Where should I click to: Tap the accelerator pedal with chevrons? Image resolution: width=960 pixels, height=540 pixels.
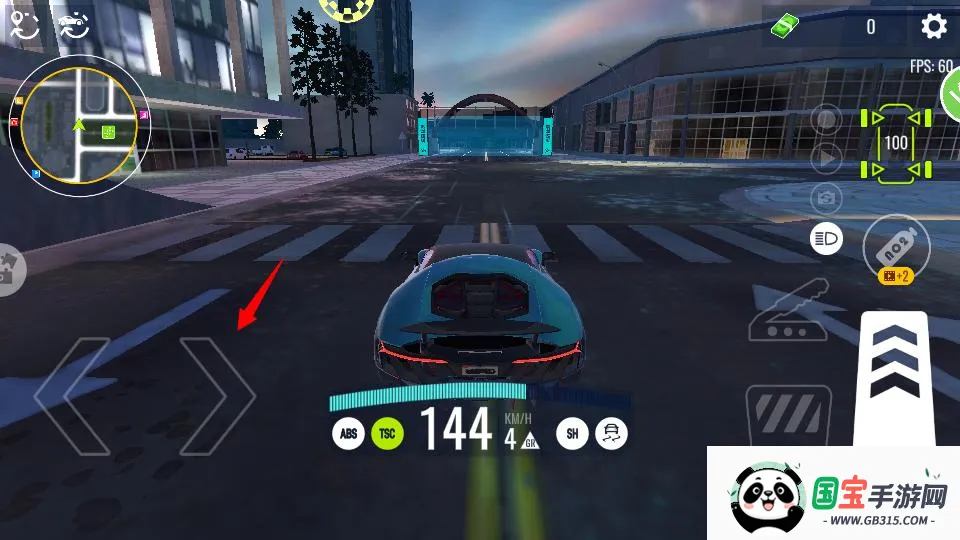[895, 375]
